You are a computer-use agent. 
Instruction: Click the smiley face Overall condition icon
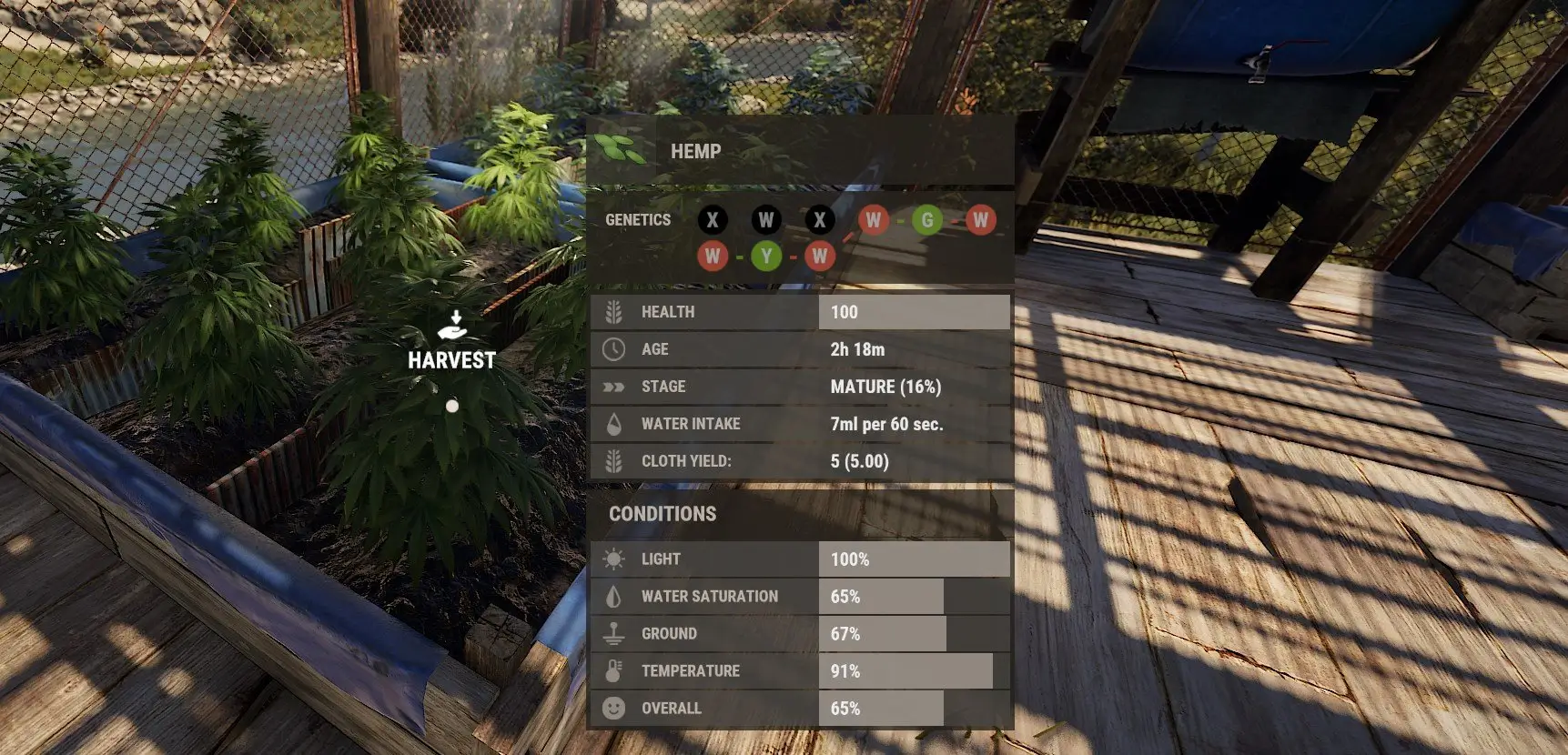[x=614, y=708]
